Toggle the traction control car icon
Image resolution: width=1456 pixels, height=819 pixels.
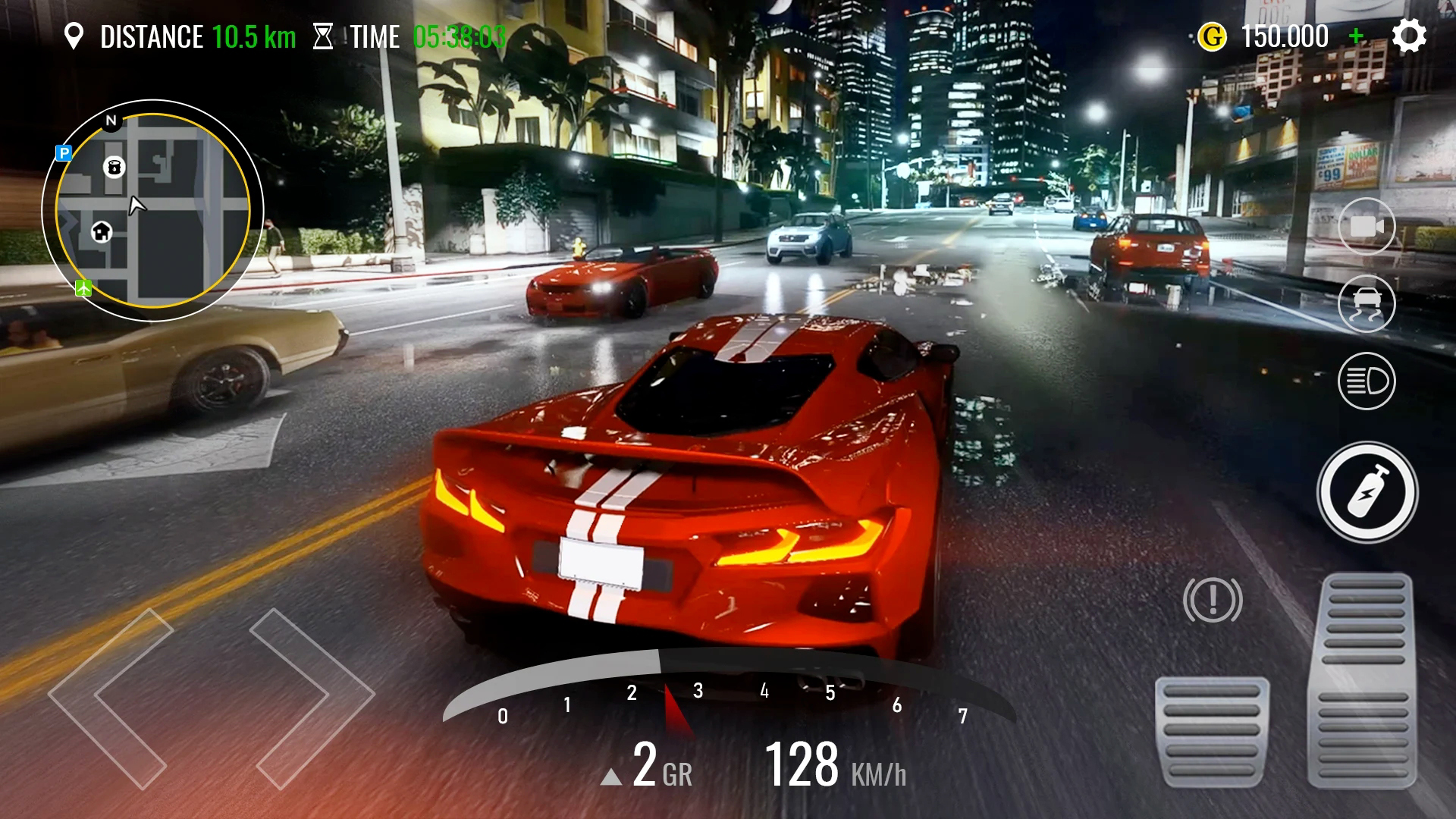click(x=1367, y=303)
